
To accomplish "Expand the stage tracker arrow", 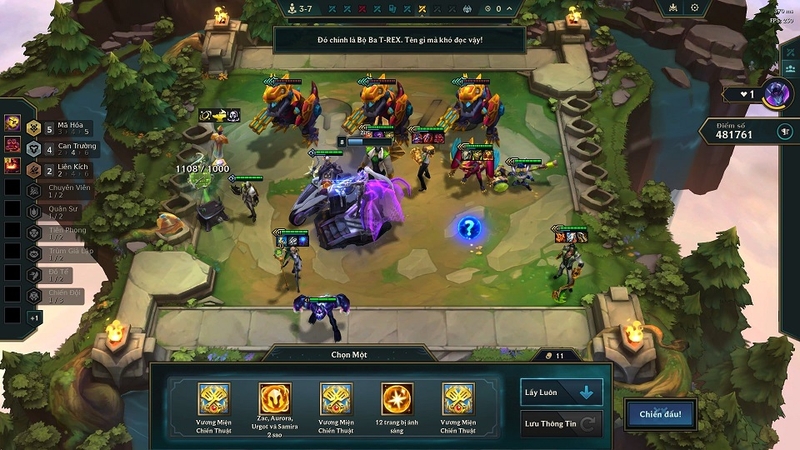I will pos(509,9).
